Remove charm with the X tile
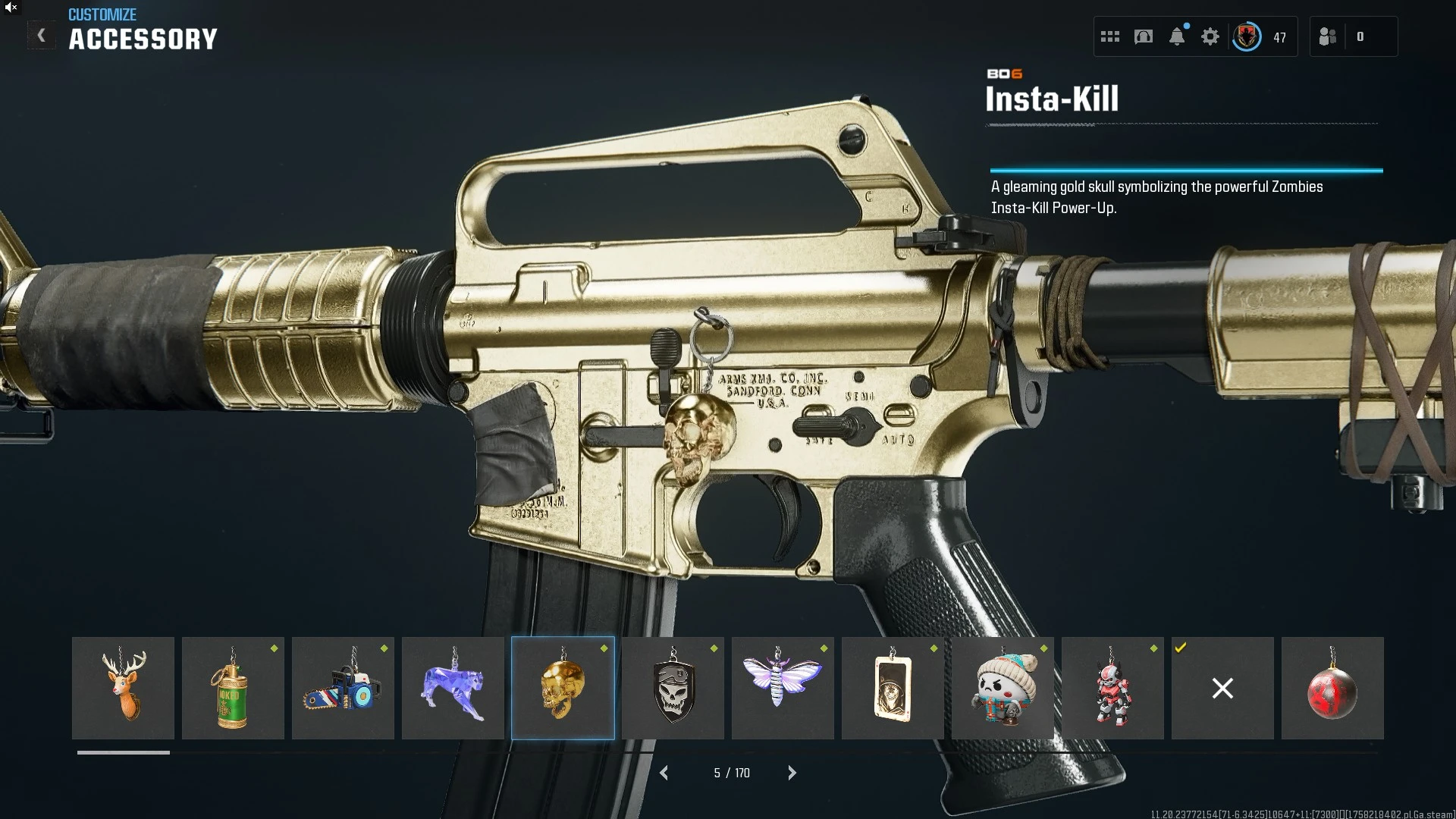Image resolution: width=1456 pixels, height=819 pixels. [x=1222, y=688]
